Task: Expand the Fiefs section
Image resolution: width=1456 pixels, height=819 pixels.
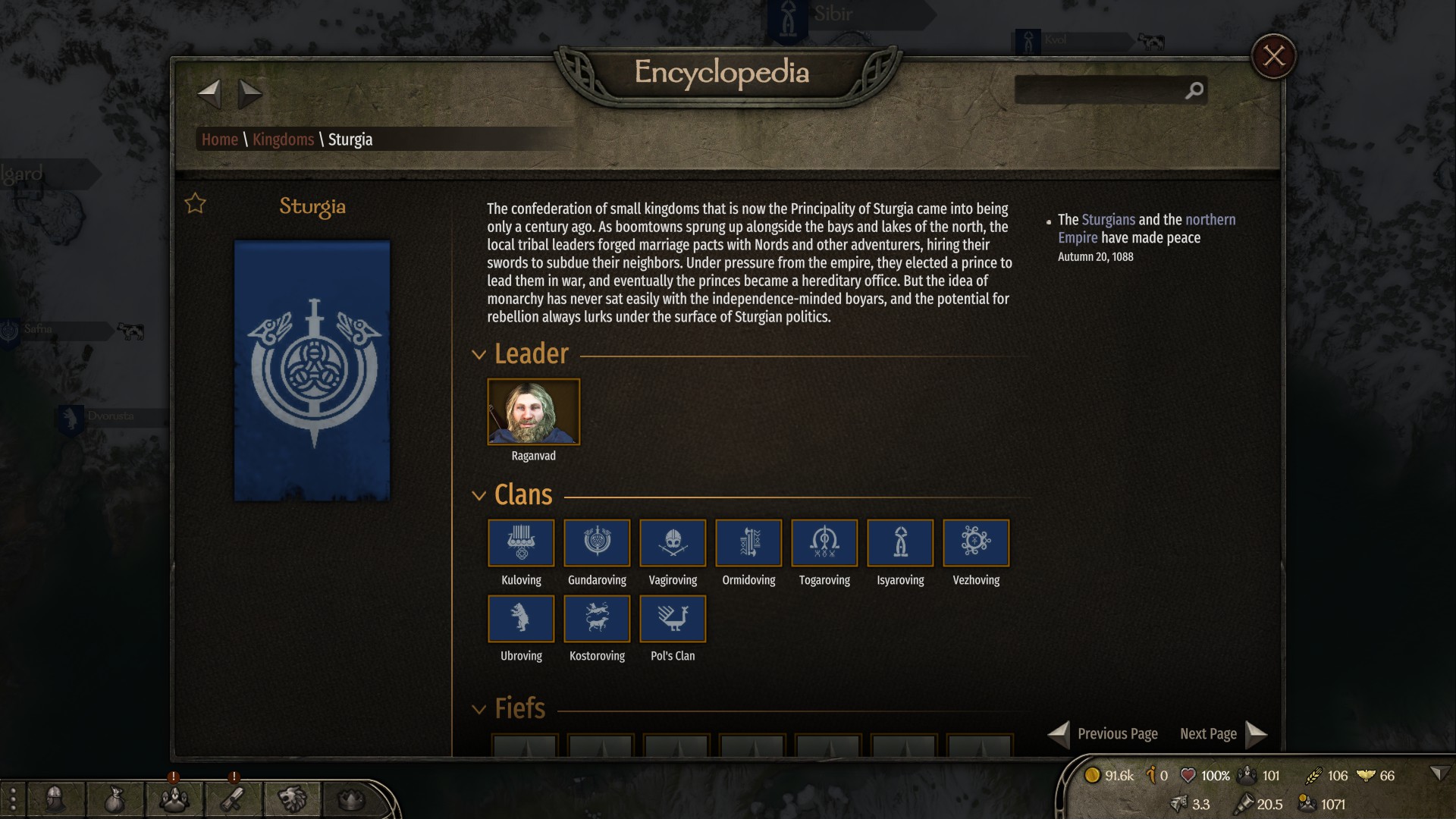Action: click(x=478, y=708)
